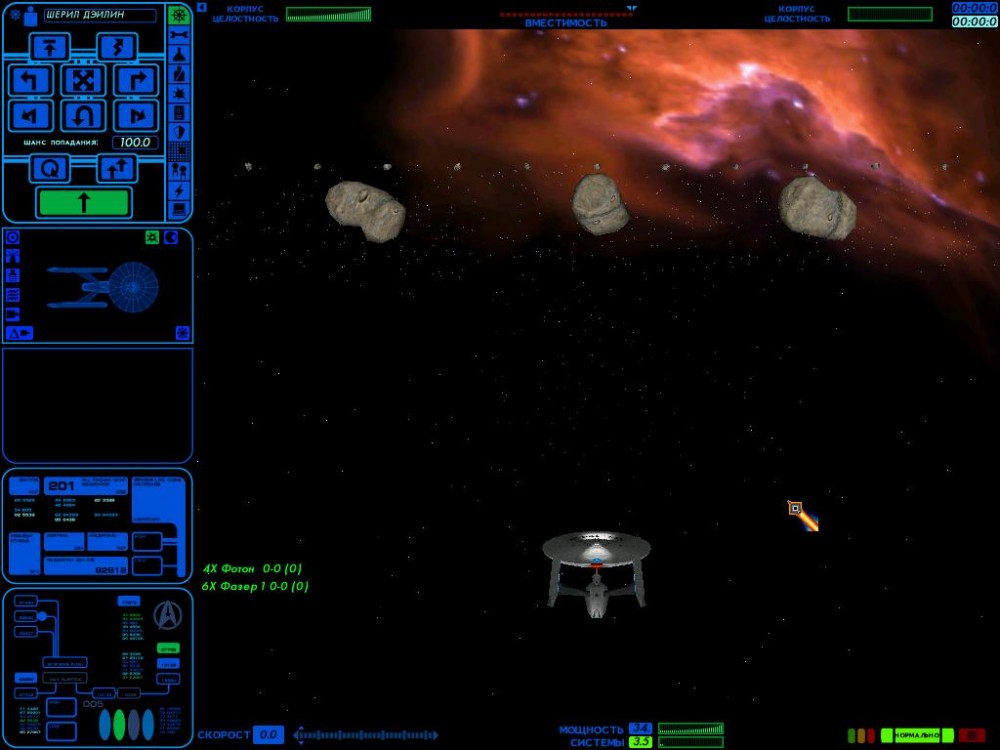Click the green НОРМАЛЬНО alert status button
1000x750 pixels.
pyautogui.click(x=916, y=735)
